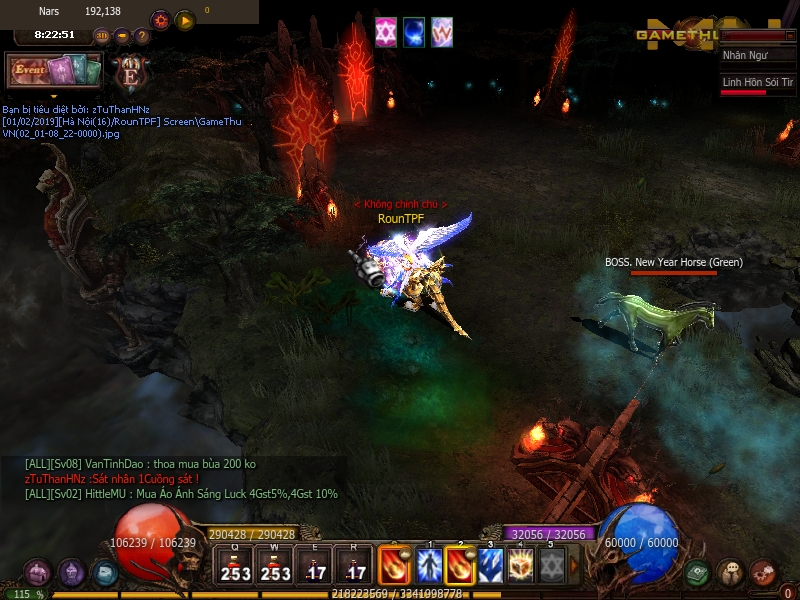Viewport: 800px width, 600px height.
Task: Expand the skill bar with orange arrow
Action: tap(574, 565)
